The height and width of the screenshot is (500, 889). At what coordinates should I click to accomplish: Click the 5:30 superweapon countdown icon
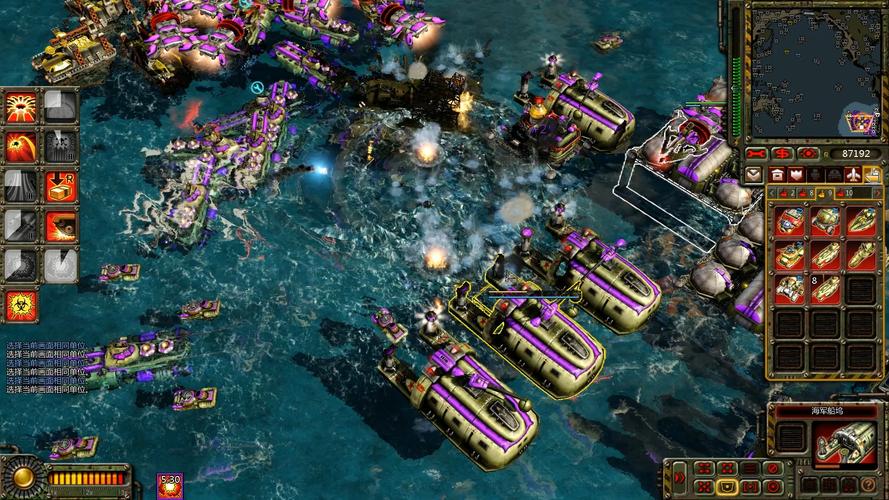170,486
